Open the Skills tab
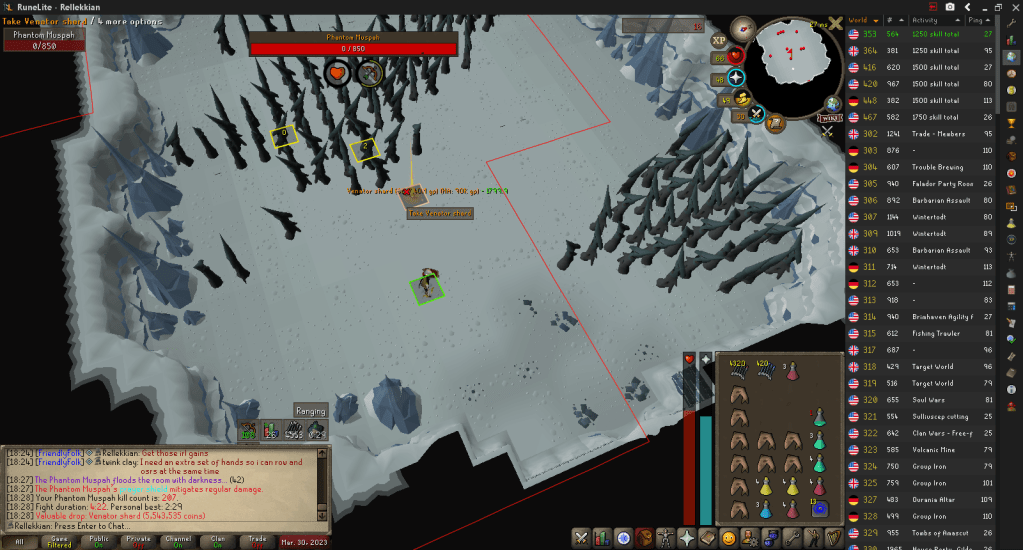Image resolution: width=1023 pixels, height=550 pixels. pos(602,537)
